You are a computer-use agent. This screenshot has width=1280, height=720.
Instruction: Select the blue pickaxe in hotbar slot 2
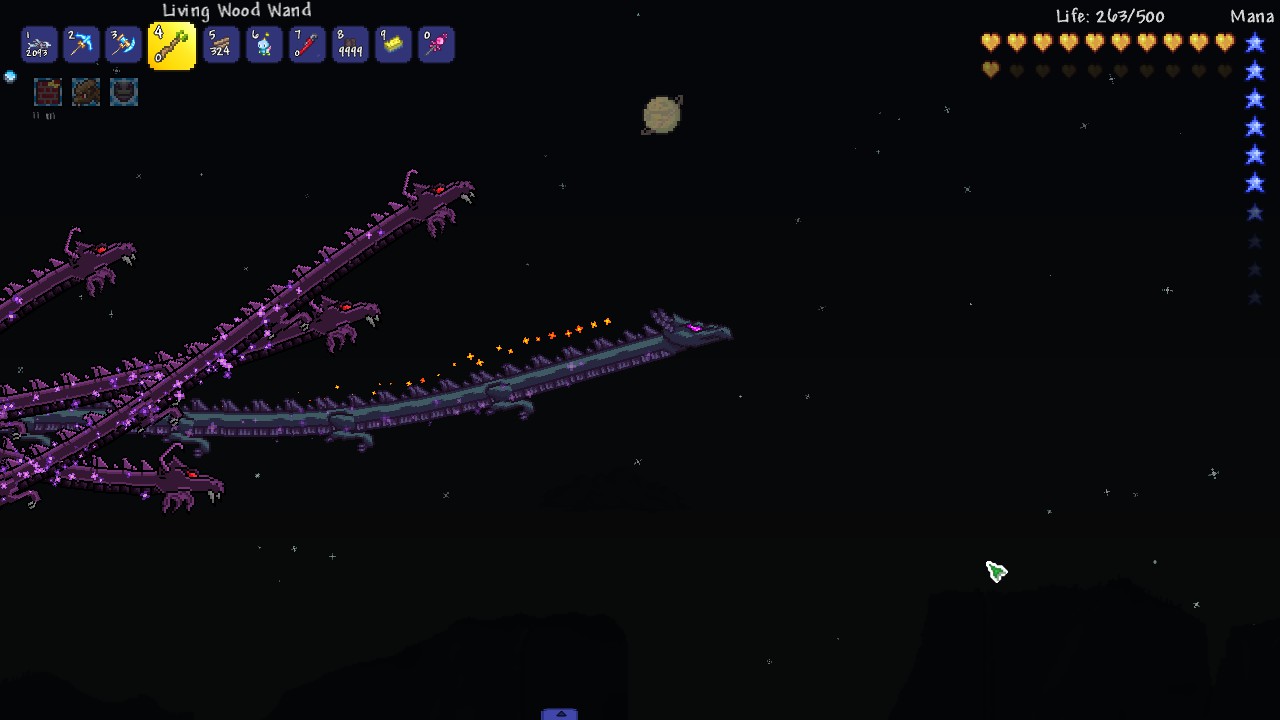click(81, 44)
